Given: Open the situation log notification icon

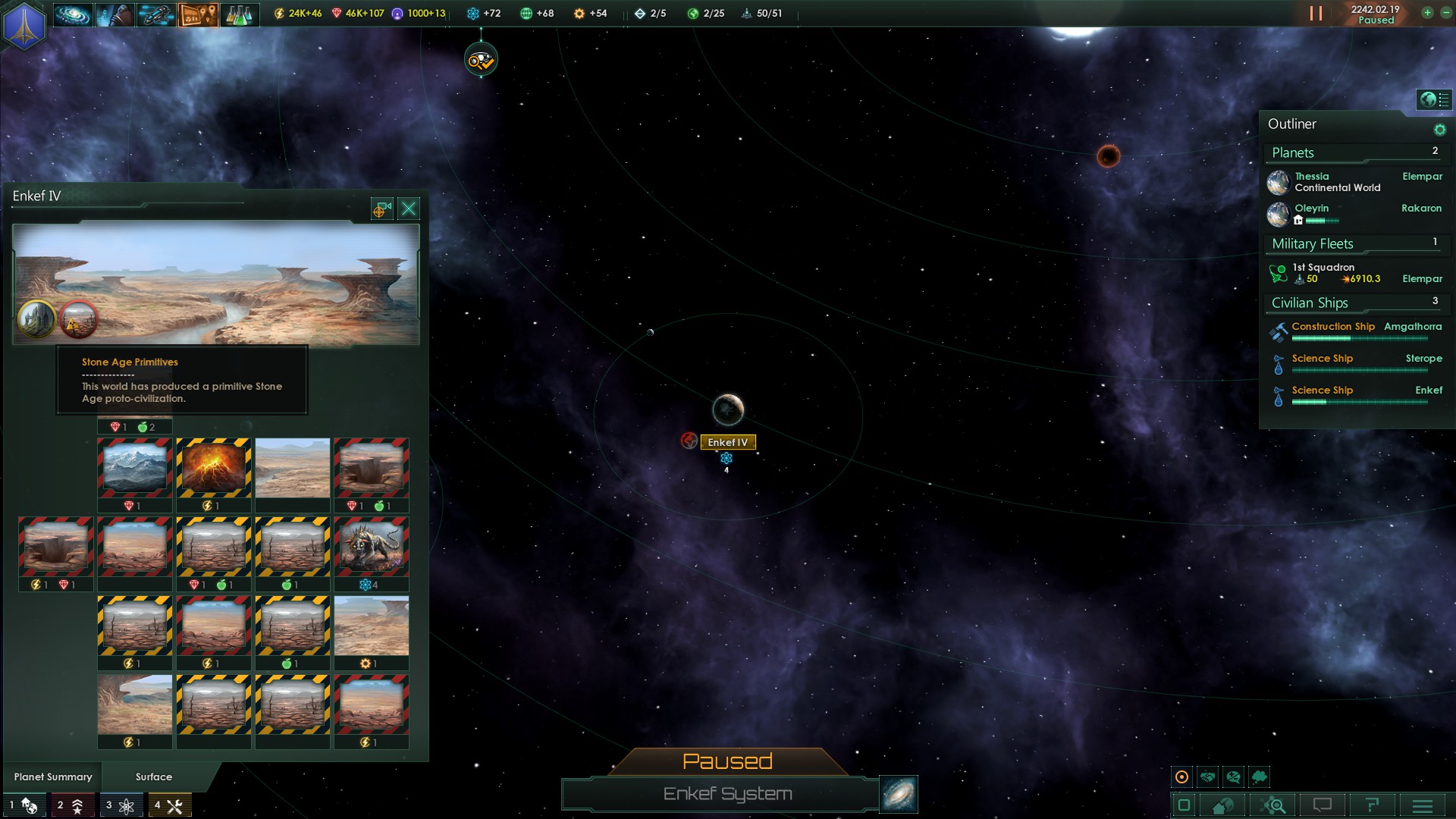Looking at the screenshot, I should pyautogui.click(x=481, y=61).
